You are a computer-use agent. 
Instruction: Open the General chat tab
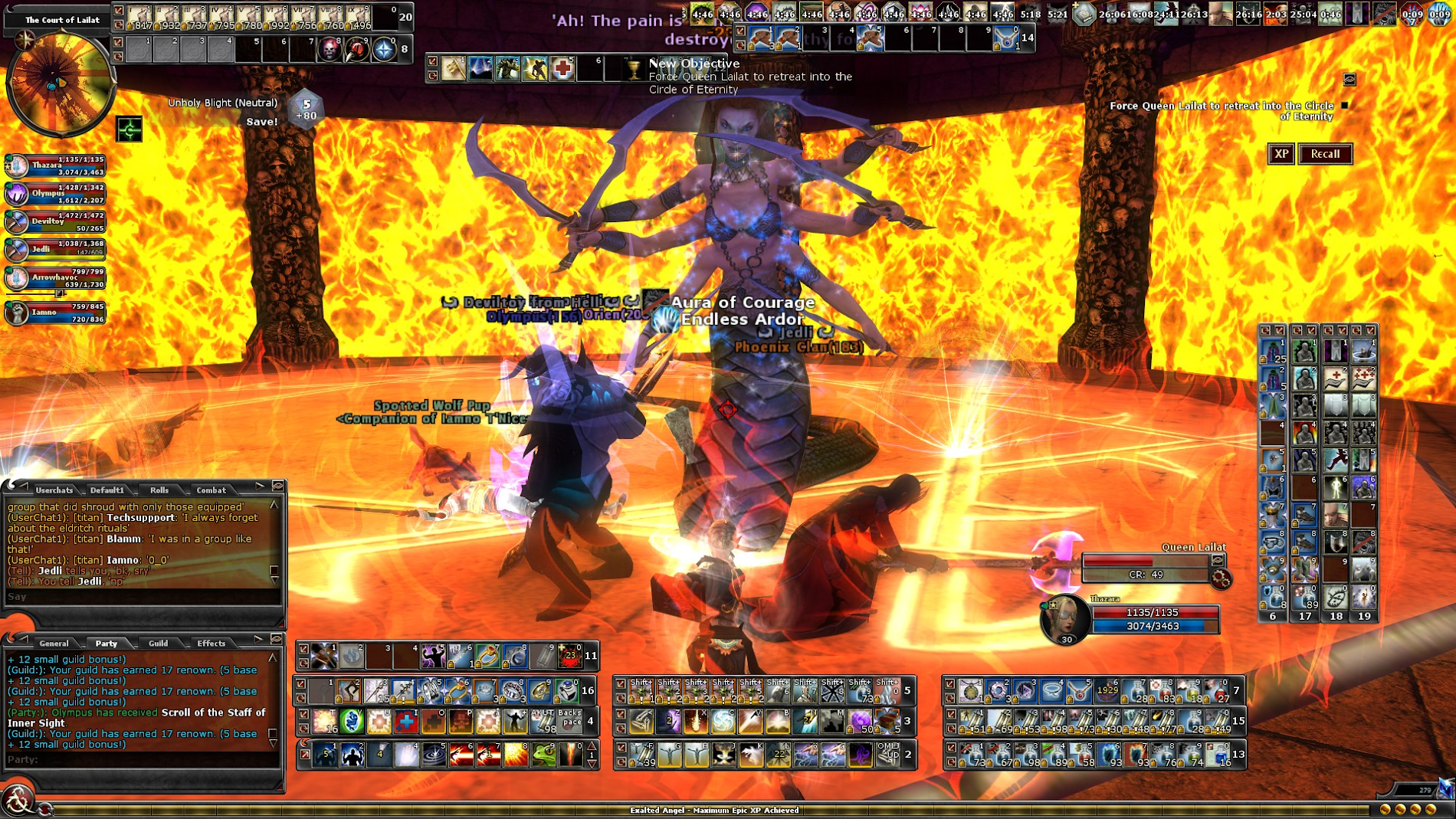[x=54, y=644]
